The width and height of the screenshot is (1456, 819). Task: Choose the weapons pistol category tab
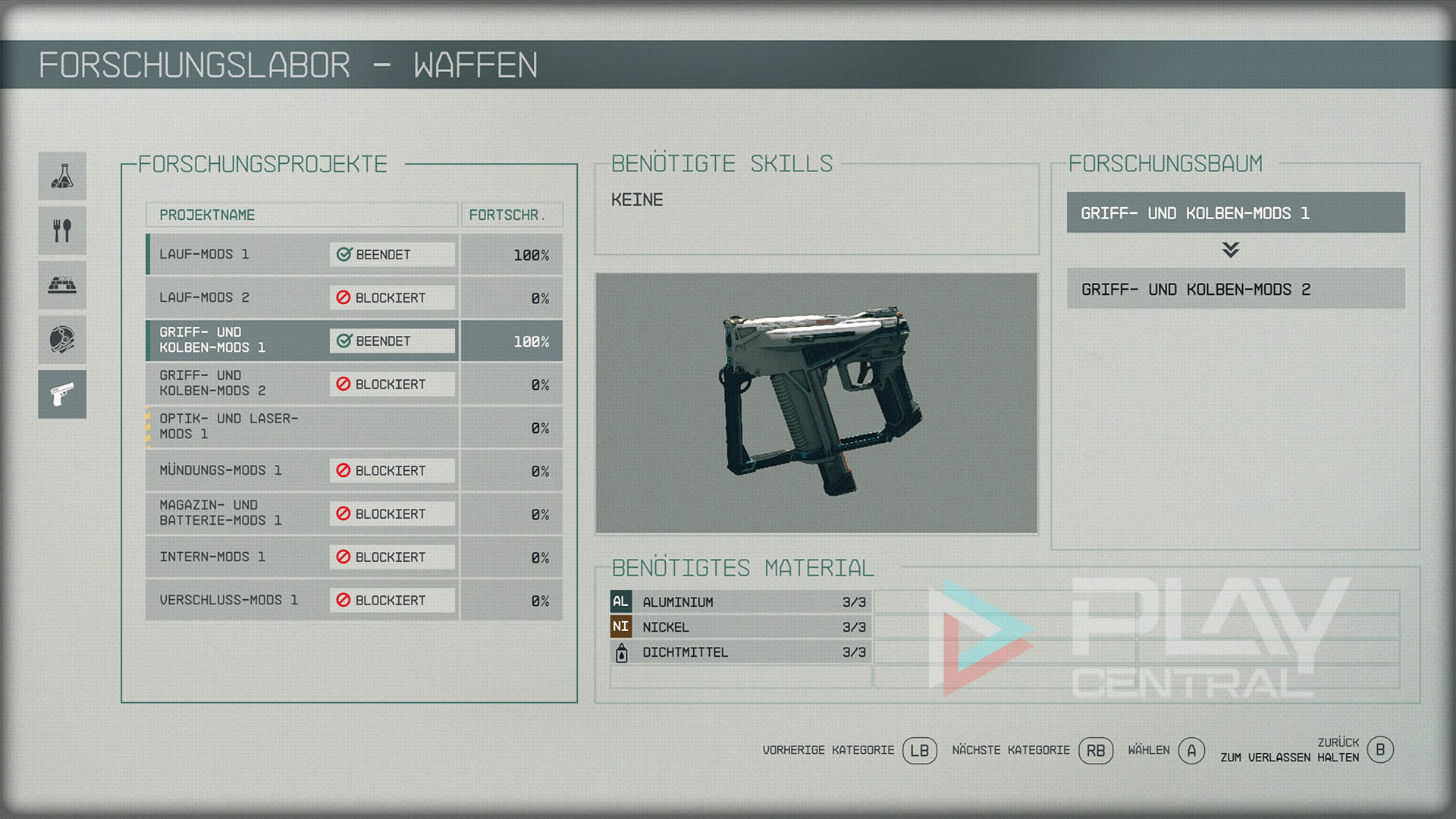pyautogui.click(x=62, y=394)
